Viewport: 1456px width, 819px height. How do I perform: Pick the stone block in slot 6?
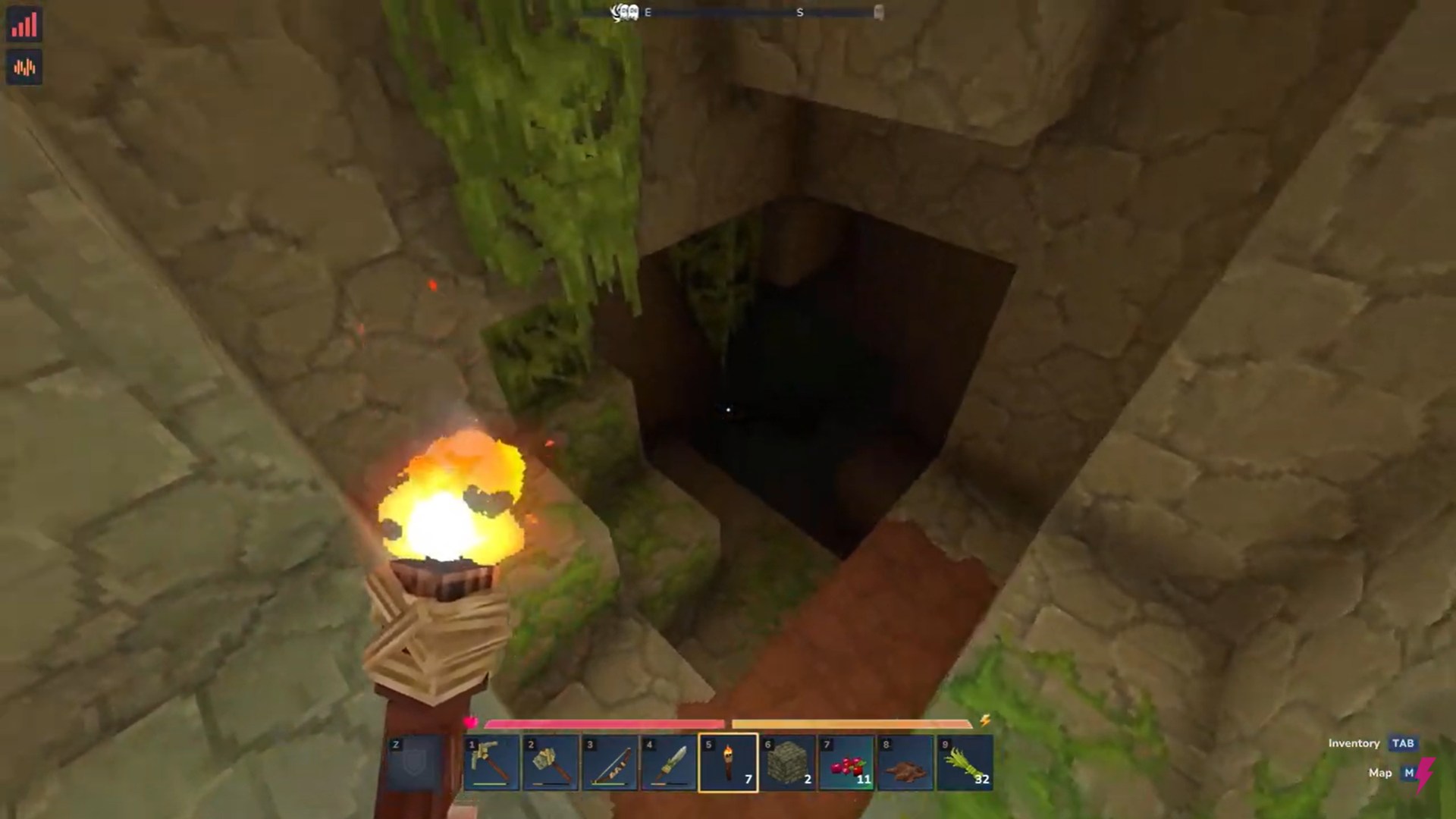point(787,762)
